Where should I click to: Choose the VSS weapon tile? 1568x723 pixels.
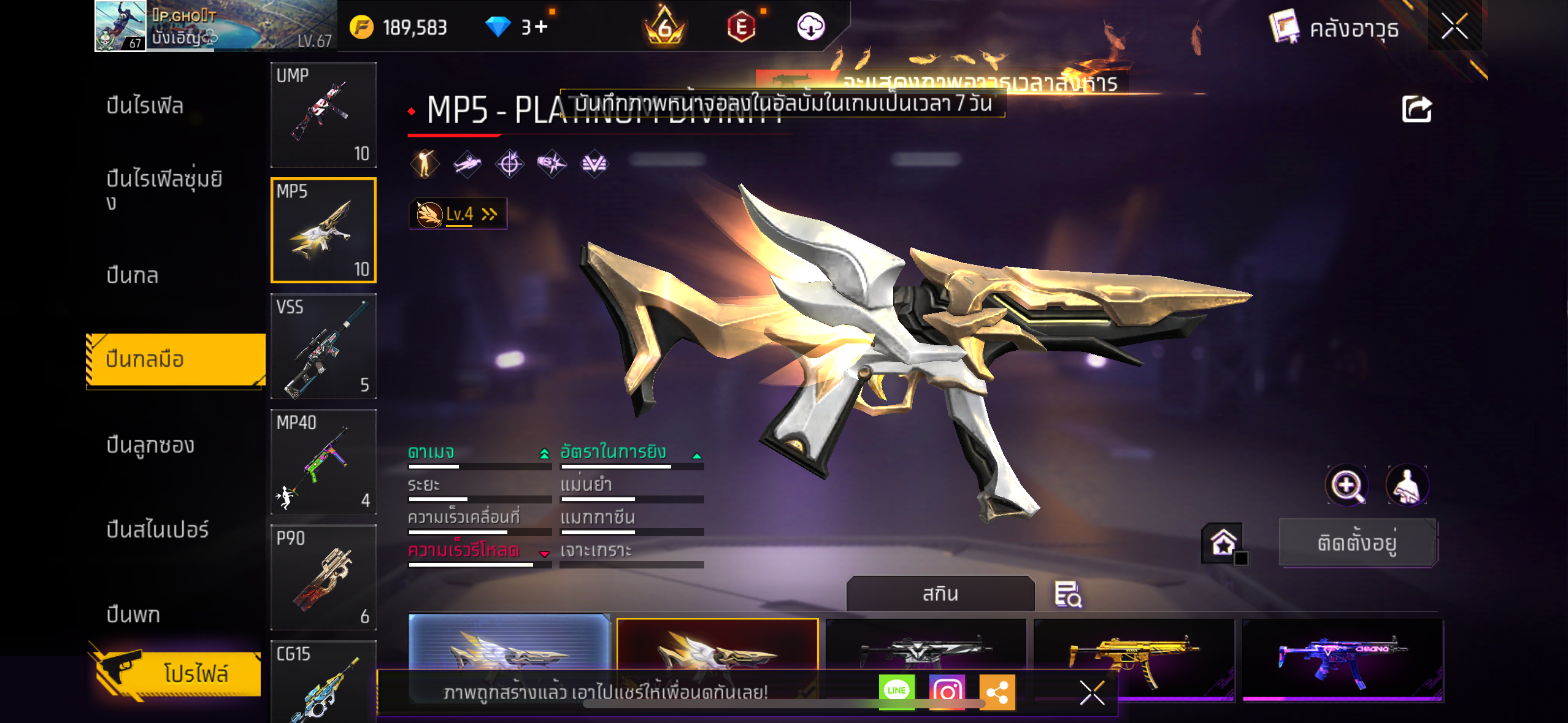coord(323,346)
